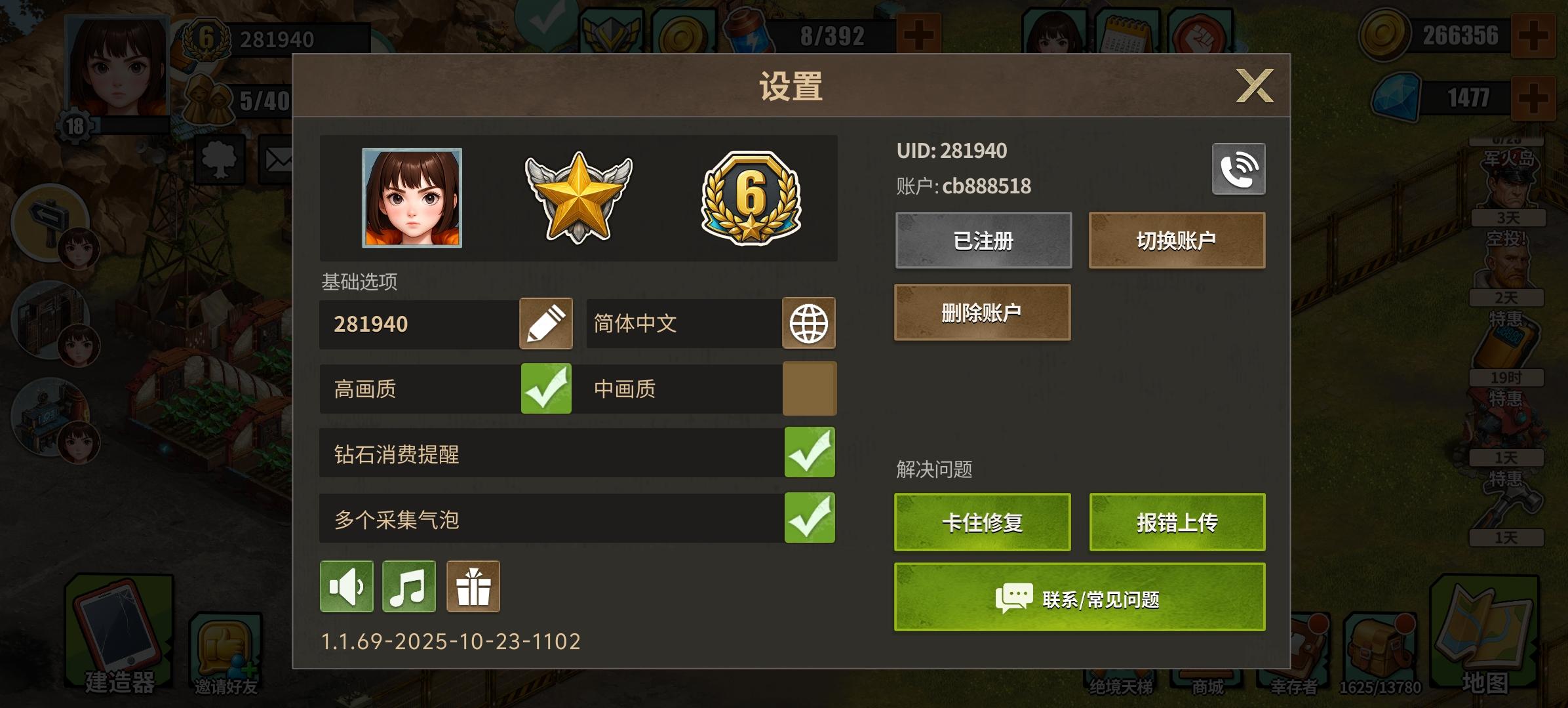The width and height of the screenshot is (1568, 708).
Task: Uncheck 多个采集气泡 multiple gather bubbles
Action: tap(810, 517)
